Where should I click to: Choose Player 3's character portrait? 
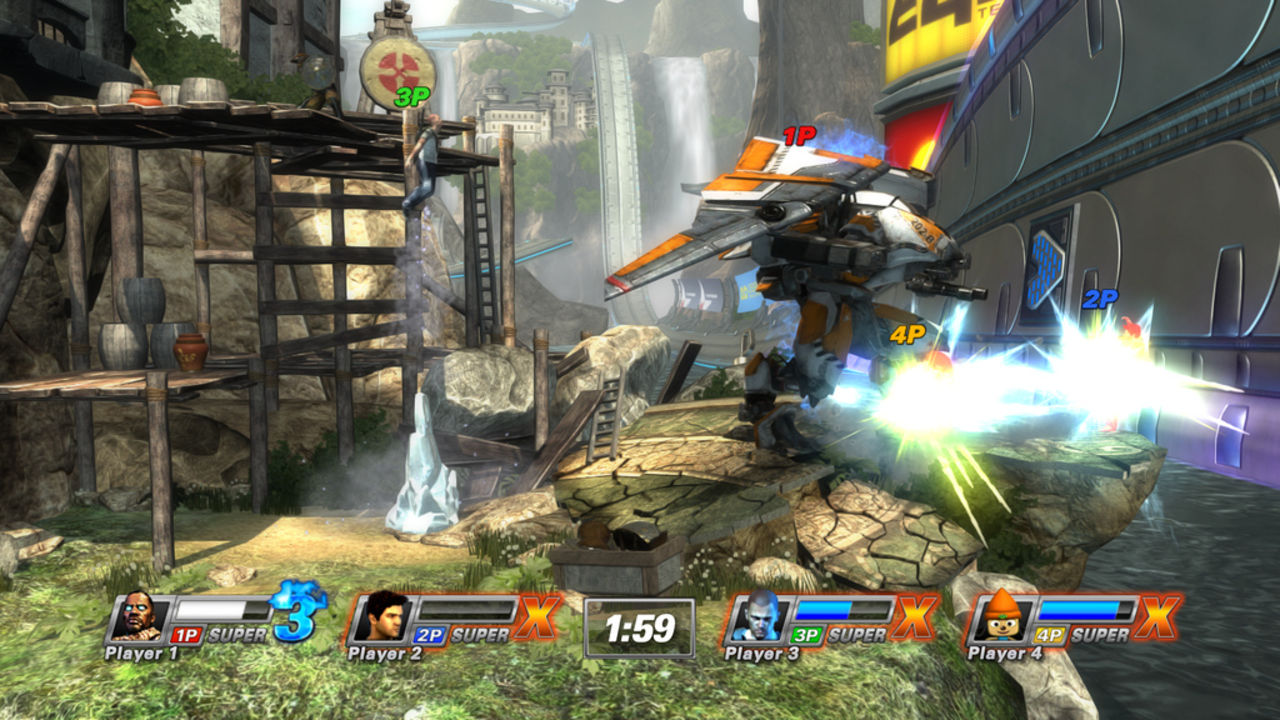(759, 617)
